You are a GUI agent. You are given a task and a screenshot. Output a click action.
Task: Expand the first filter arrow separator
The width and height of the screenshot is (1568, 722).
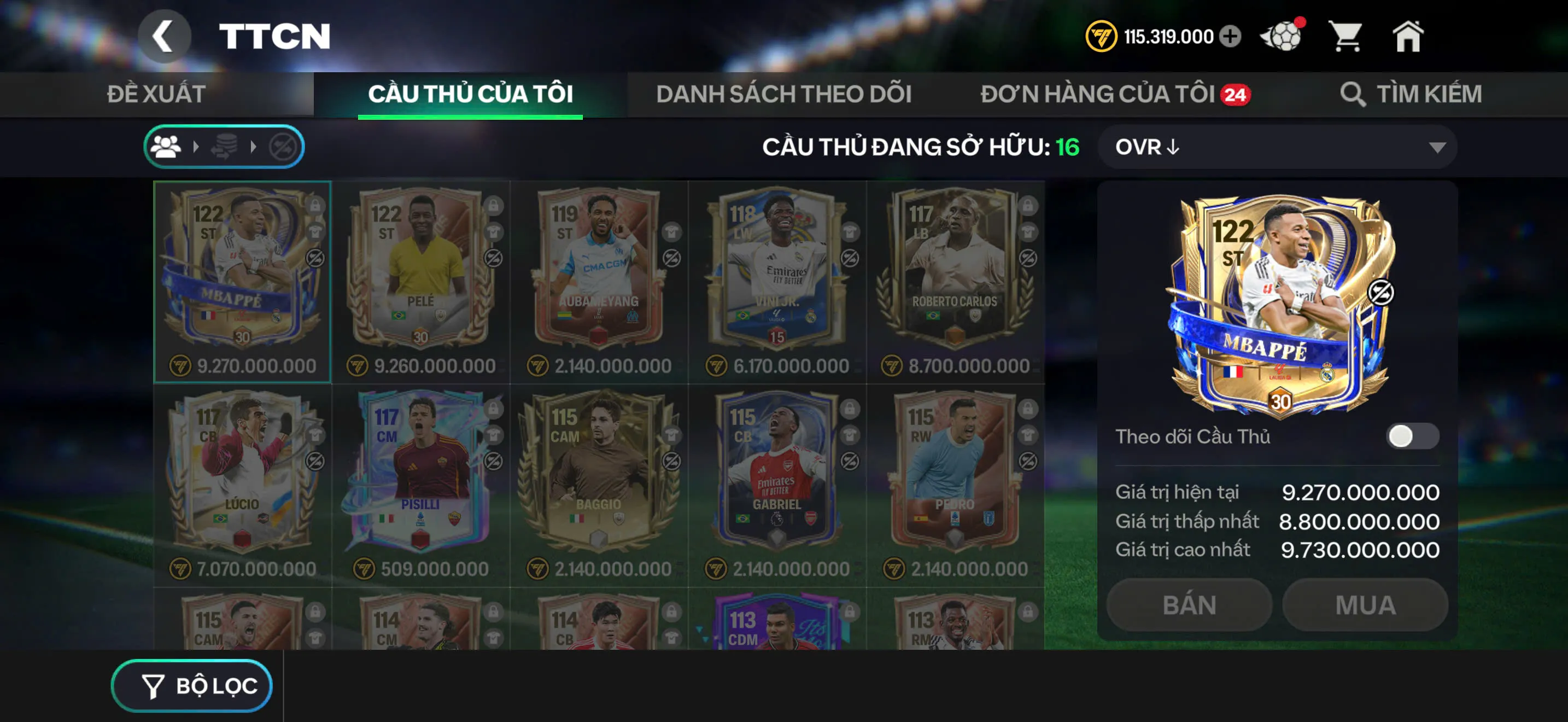pyautogui.click(x=197, y=146)
